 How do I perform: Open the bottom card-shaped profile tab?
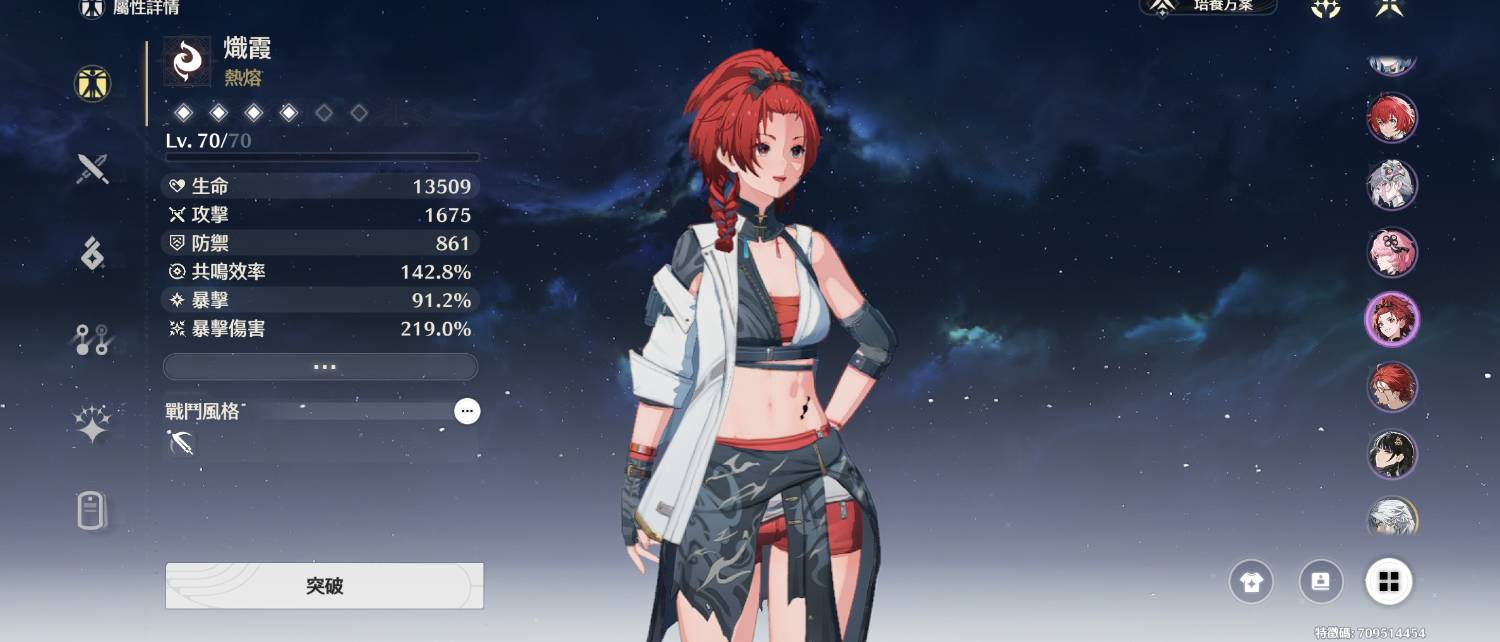(91, 511)
